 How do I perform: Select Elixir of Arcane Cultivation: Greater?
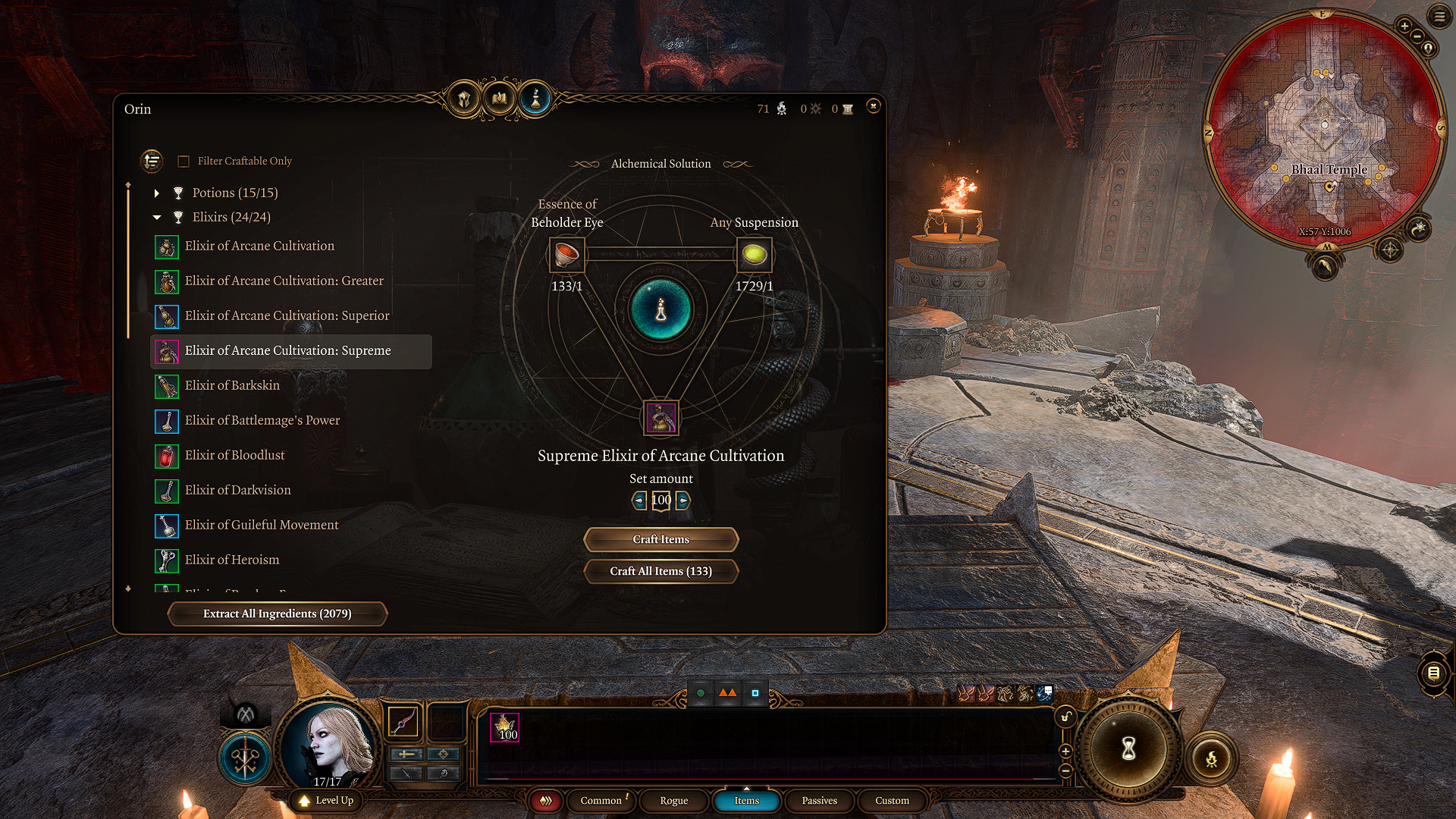click(284, 281)
